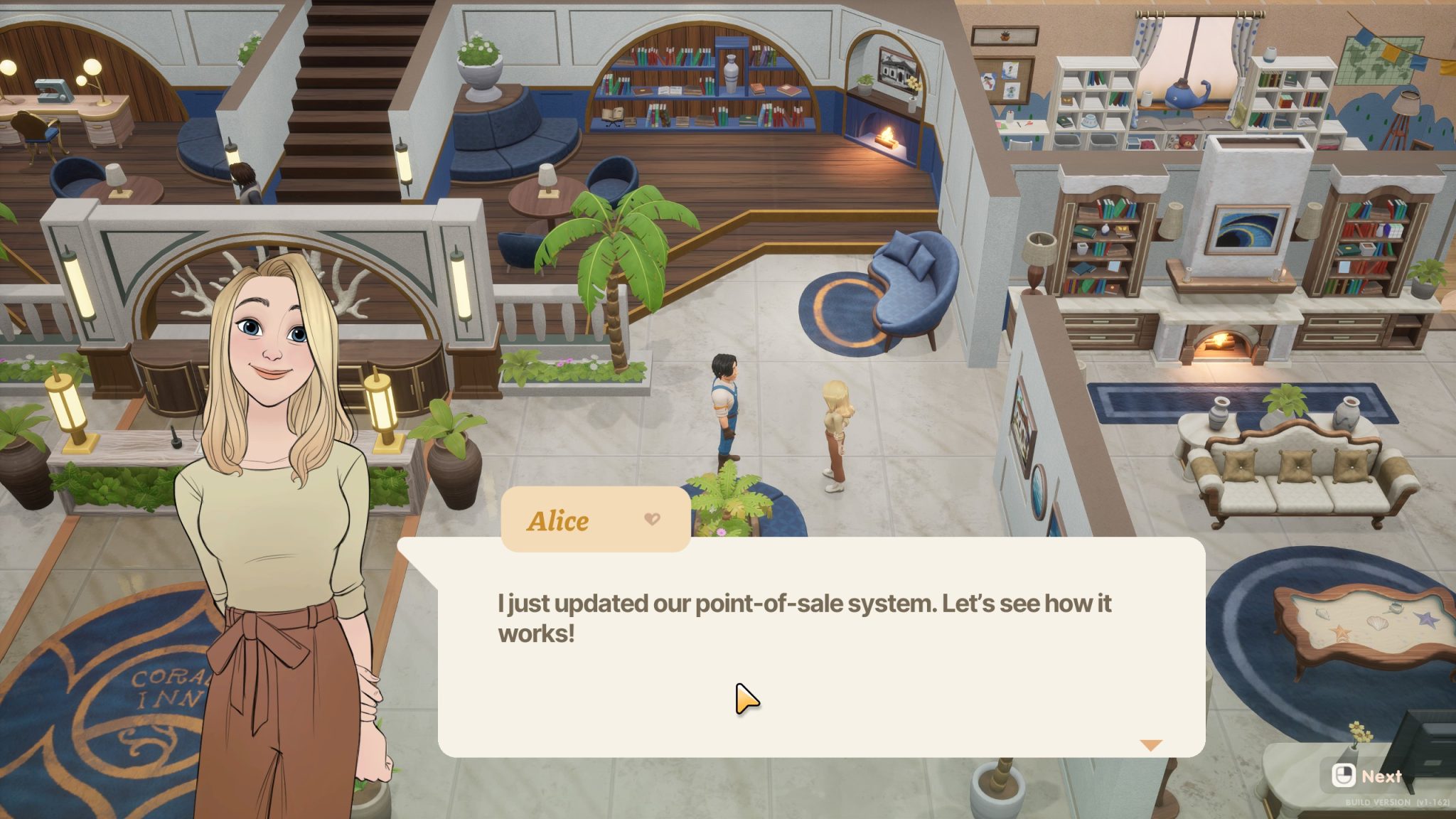This screenshot has width=1456, height=819.
Task: Click the Alice name tag on the dialogue box
Action: tap(558, 520)
